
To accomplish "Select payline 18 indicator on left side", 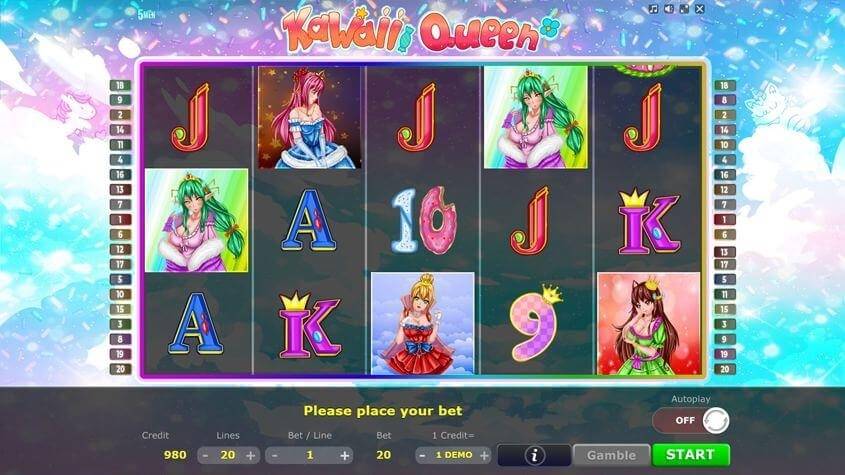I will [x=119, y=86].
